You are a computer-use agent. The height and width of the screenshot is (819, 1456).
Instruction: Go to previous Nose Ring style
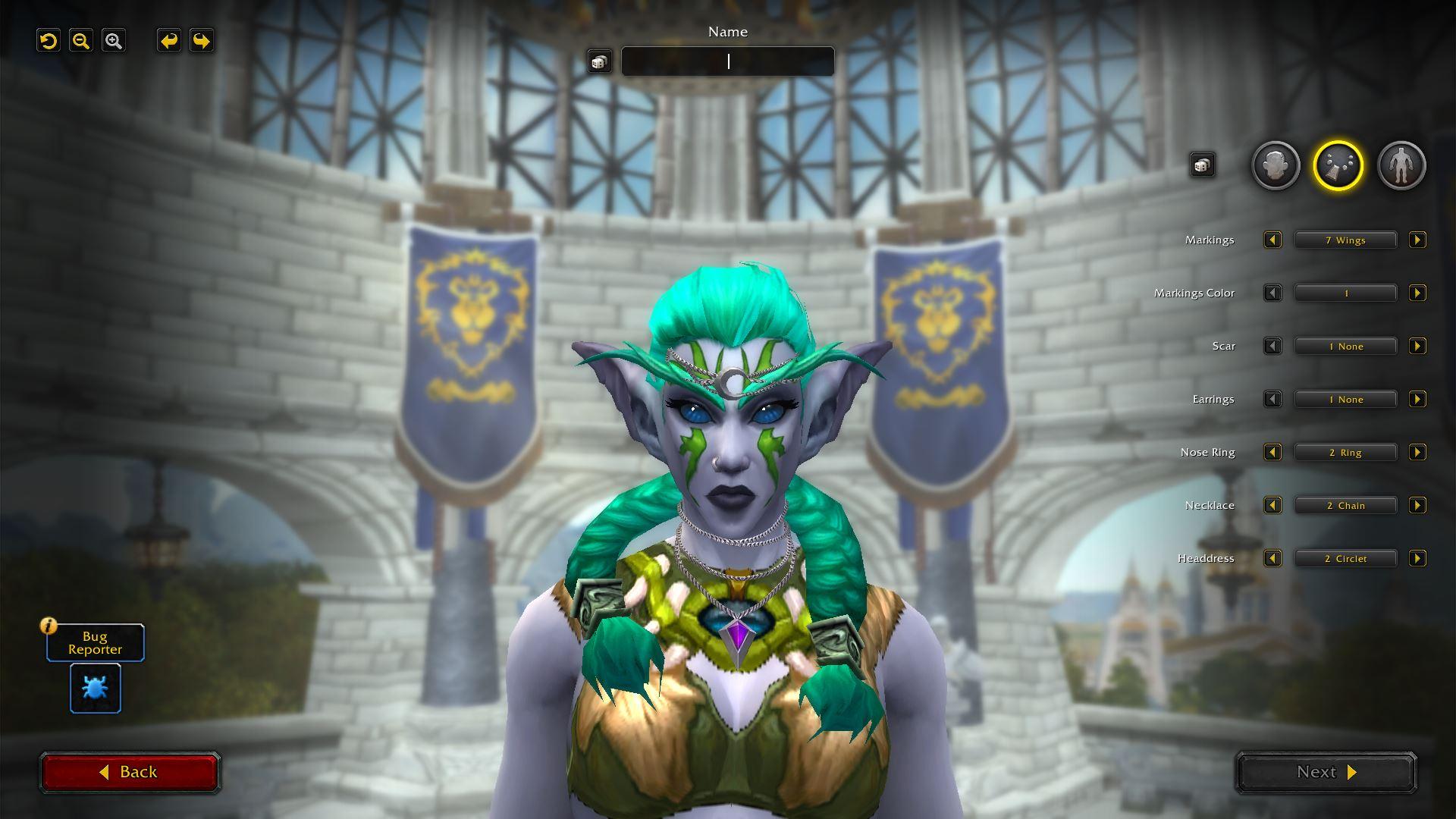point(1272,453)
